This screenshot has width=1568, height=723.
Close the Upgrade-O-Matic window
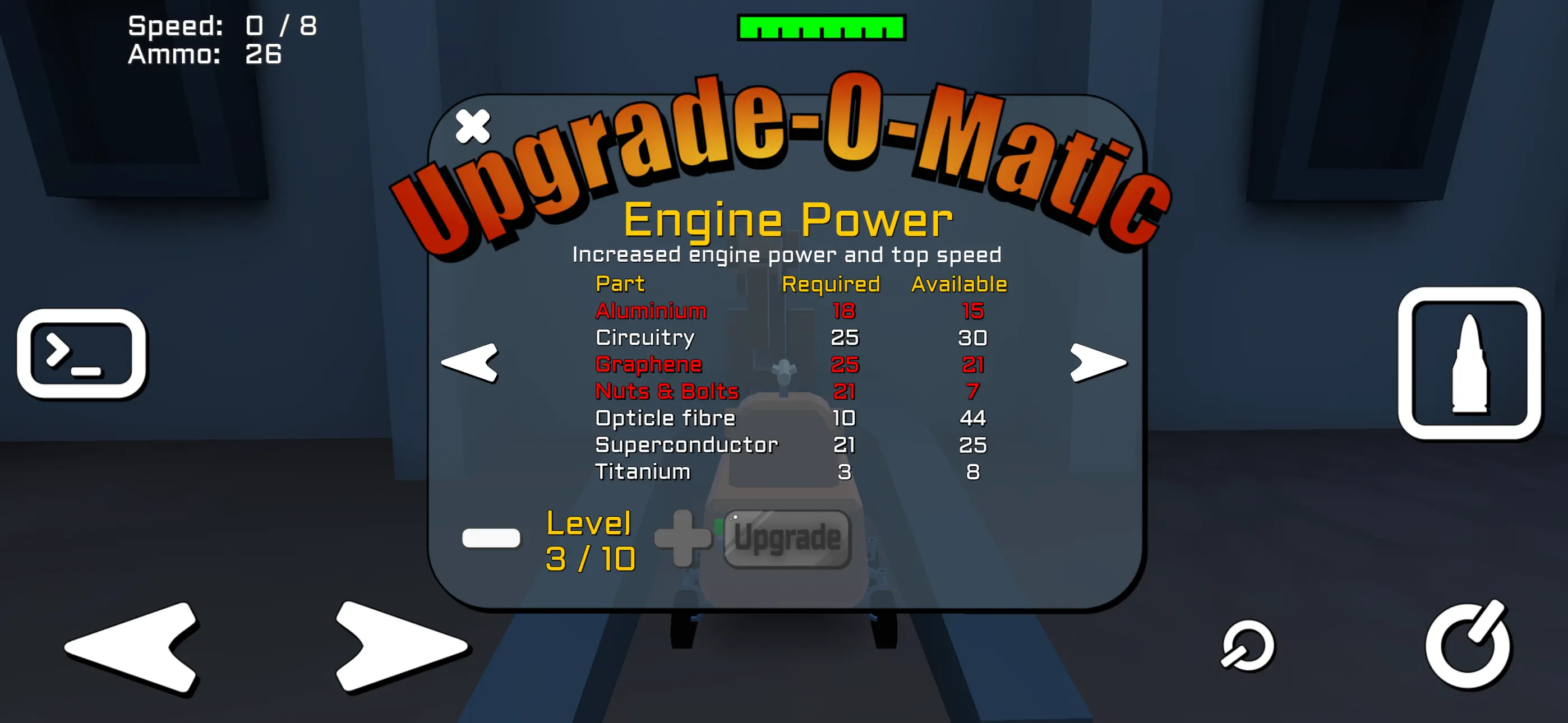click(473, 125)
